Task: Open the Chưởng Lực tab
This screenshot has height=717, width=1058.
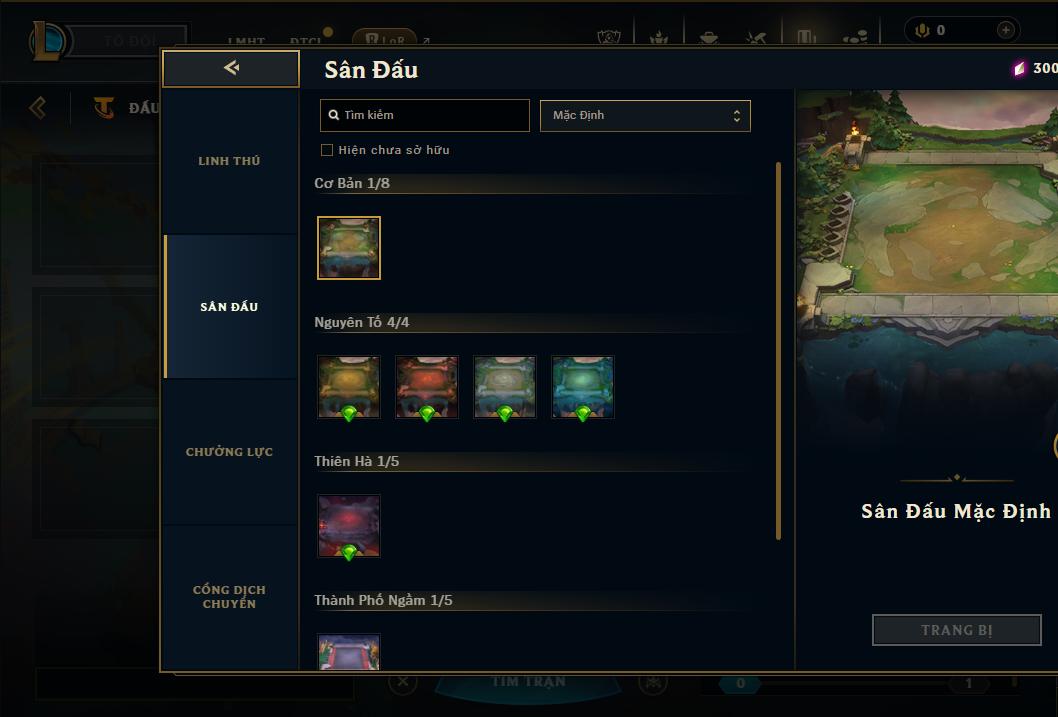Action: click(x=229, y=452)
